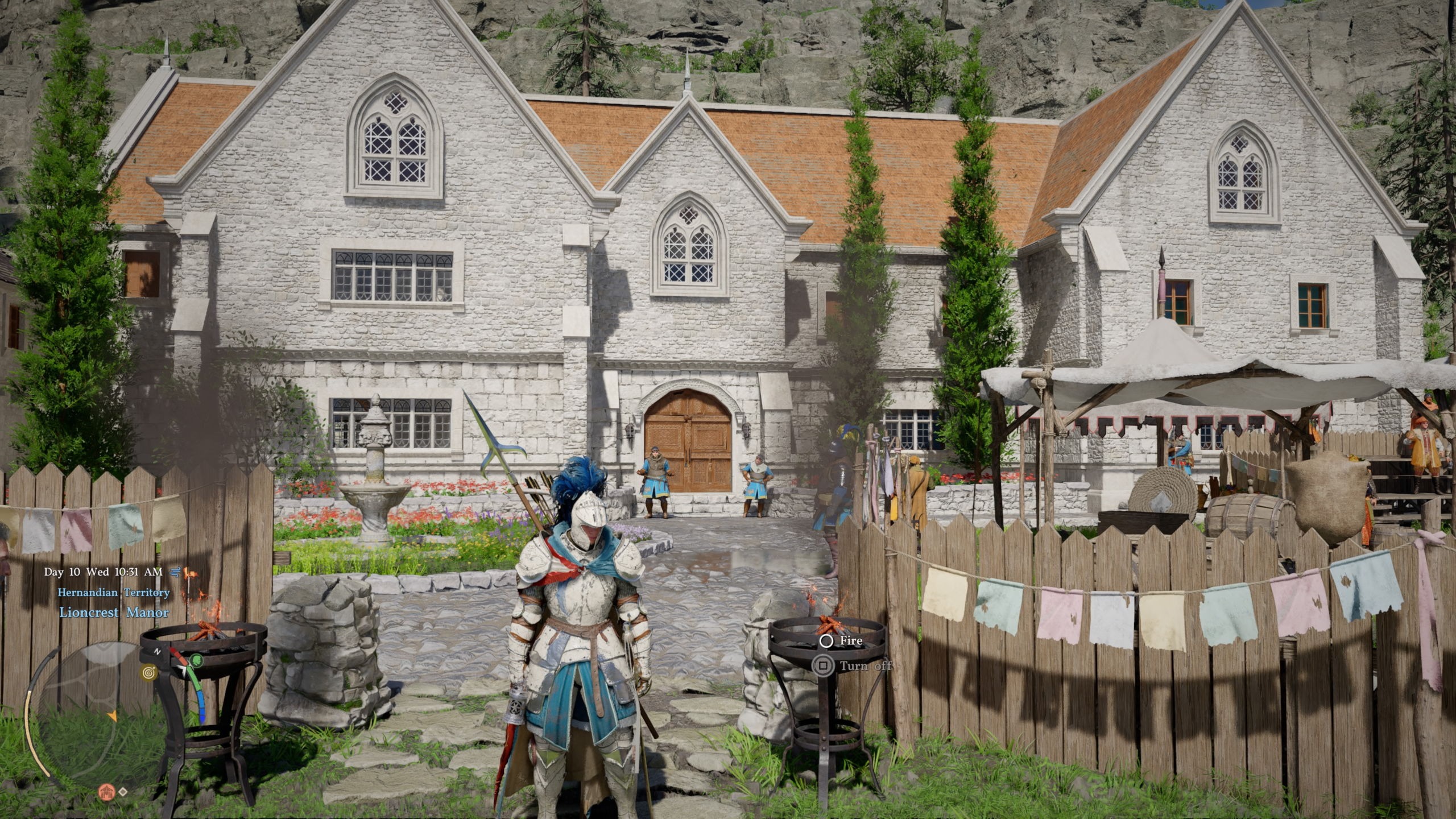Click the N compass marker on the minimap

point(156,650)
